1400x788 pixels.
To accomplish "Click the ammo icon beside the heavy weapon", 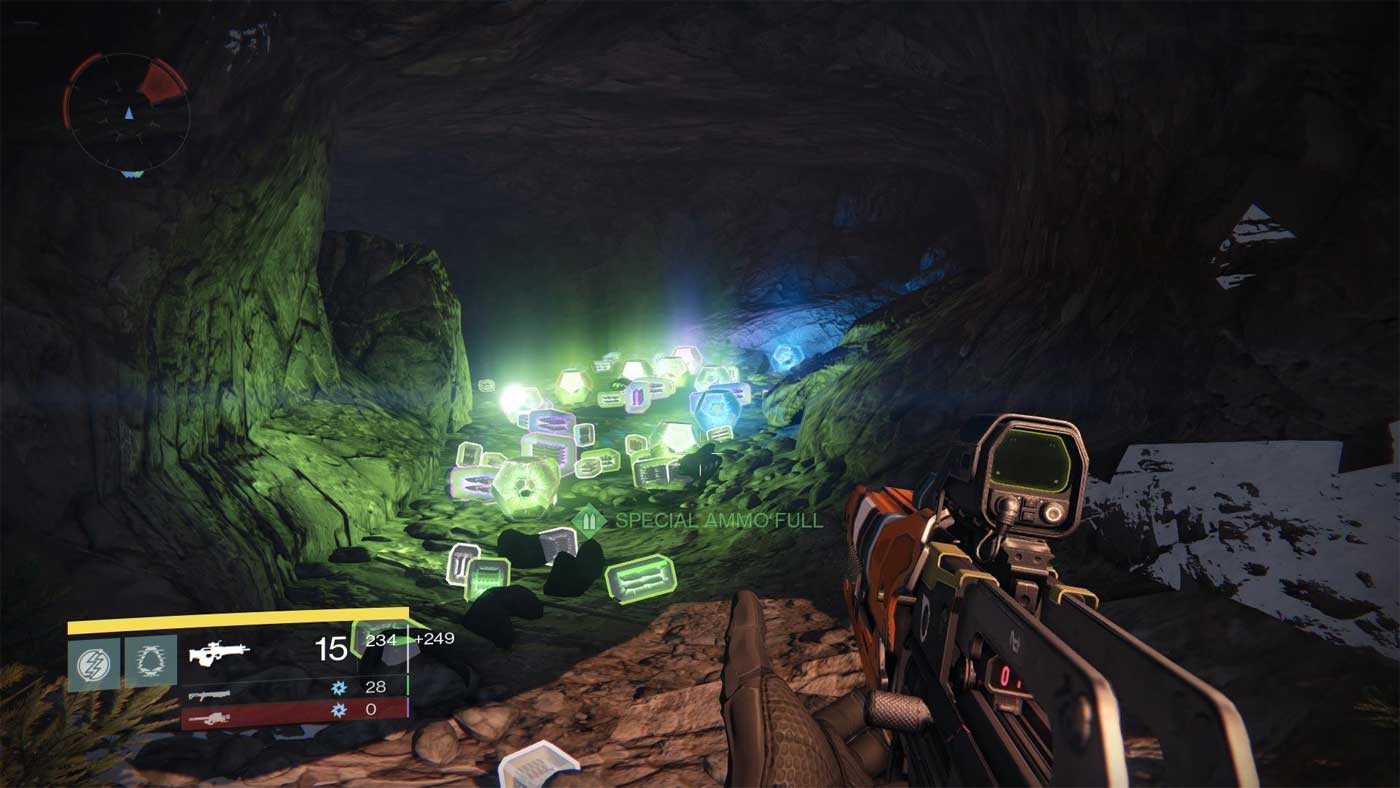I will 339,711.
